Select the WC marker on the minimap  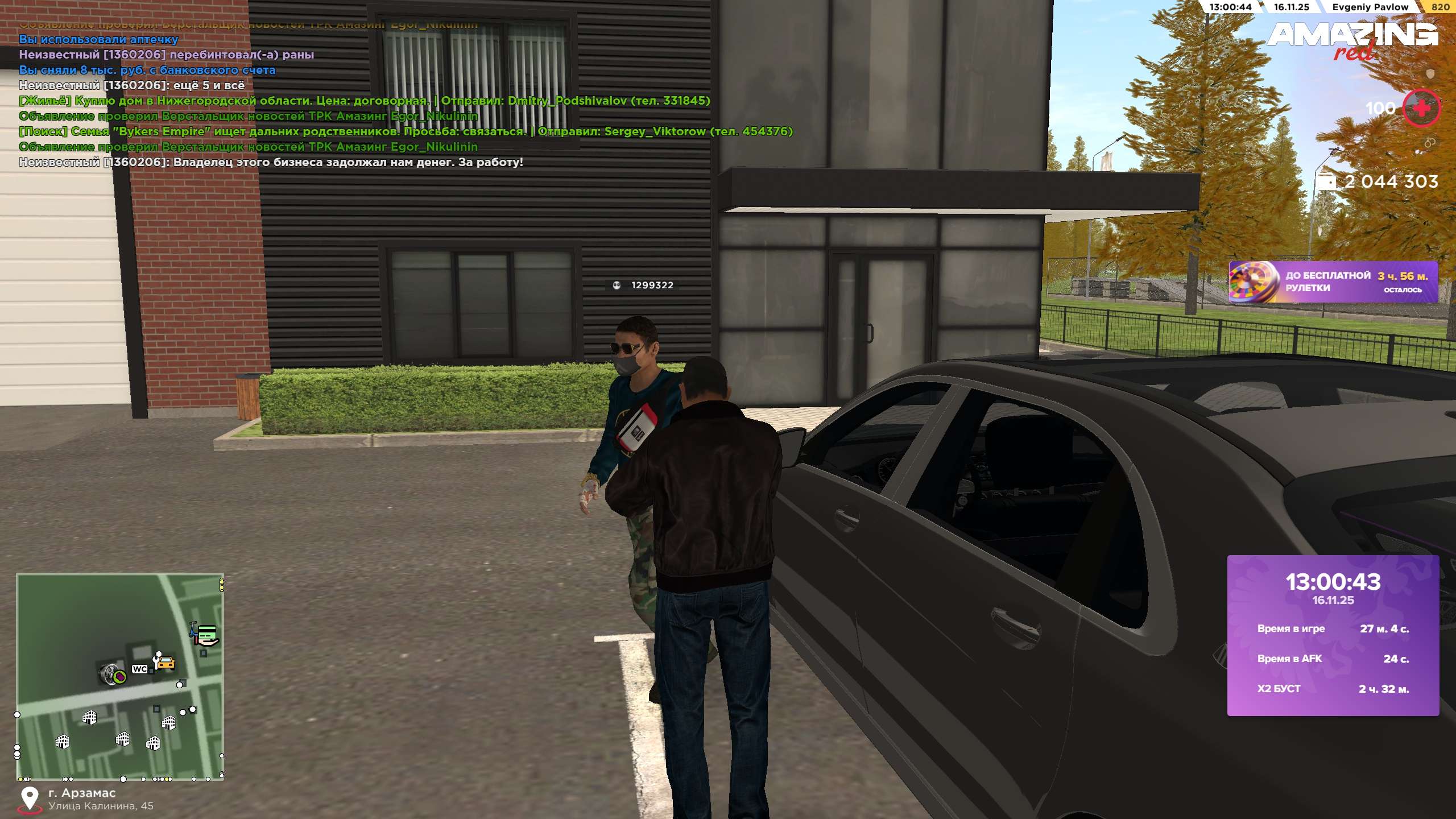(x=139, y=669)
